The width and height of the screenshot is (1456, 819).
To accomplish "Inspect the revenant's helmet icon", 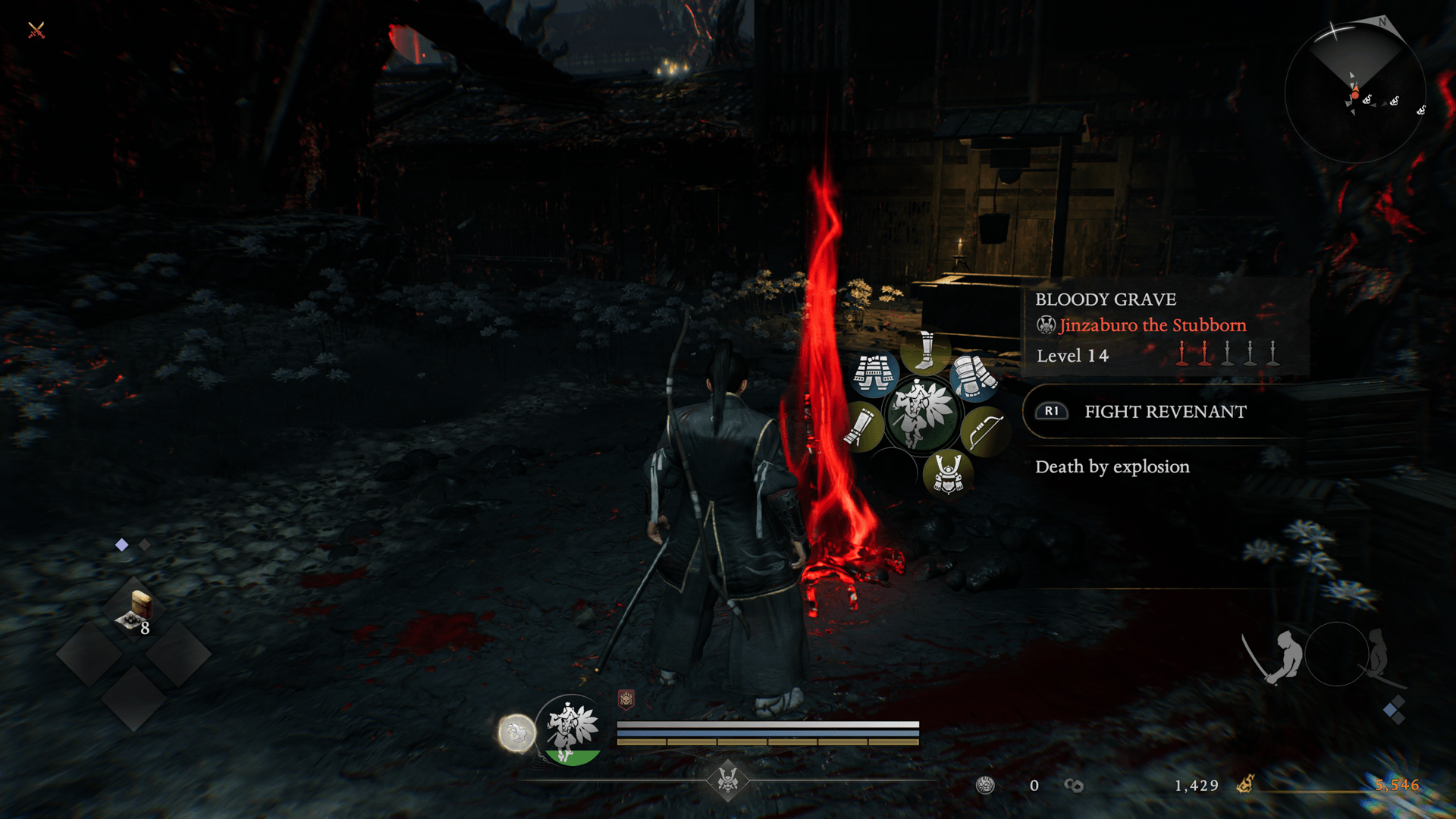I will click(x=947, y=472).
